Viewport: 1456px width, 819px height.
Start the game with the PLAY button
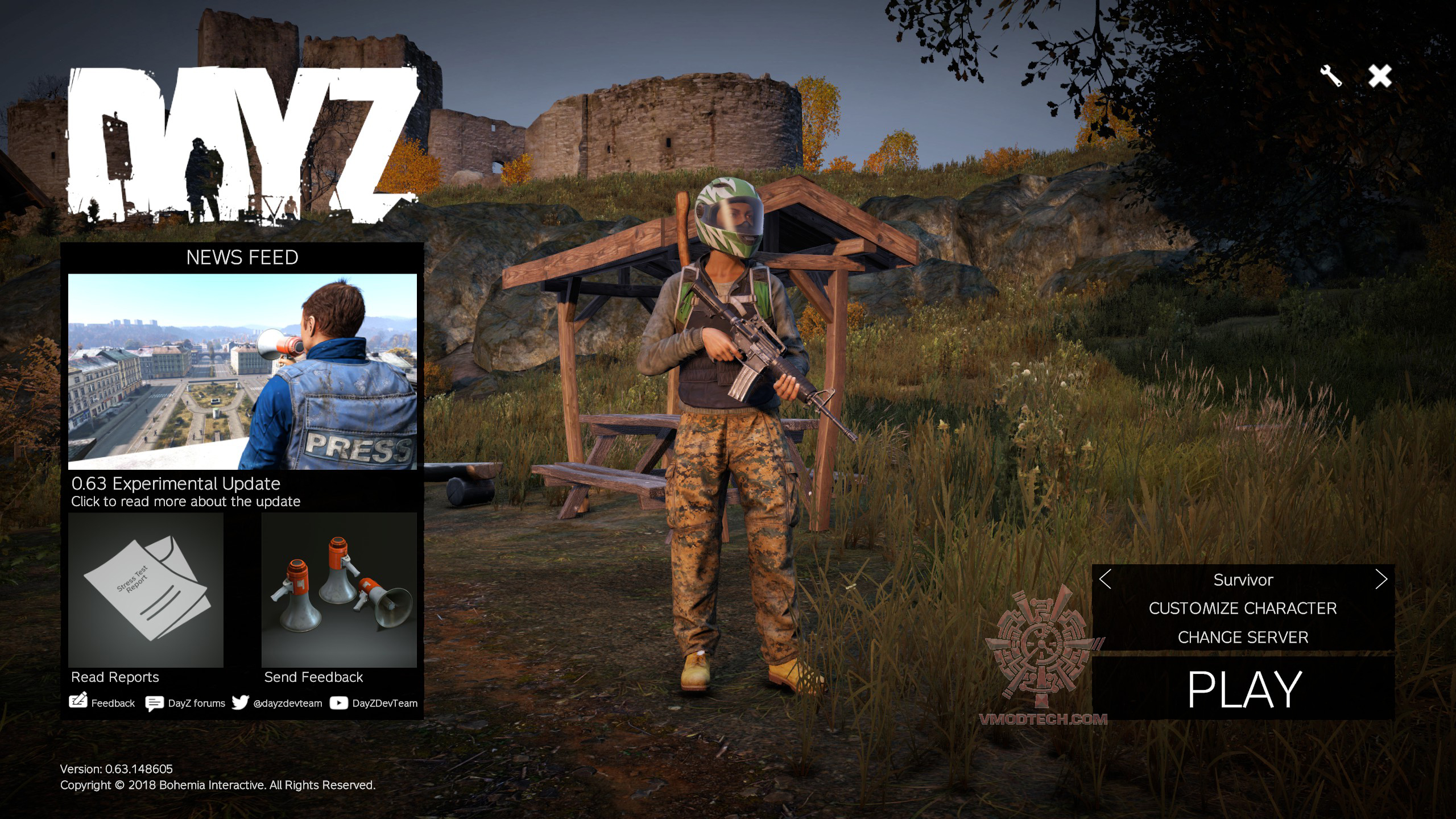tap(1243, 689)
